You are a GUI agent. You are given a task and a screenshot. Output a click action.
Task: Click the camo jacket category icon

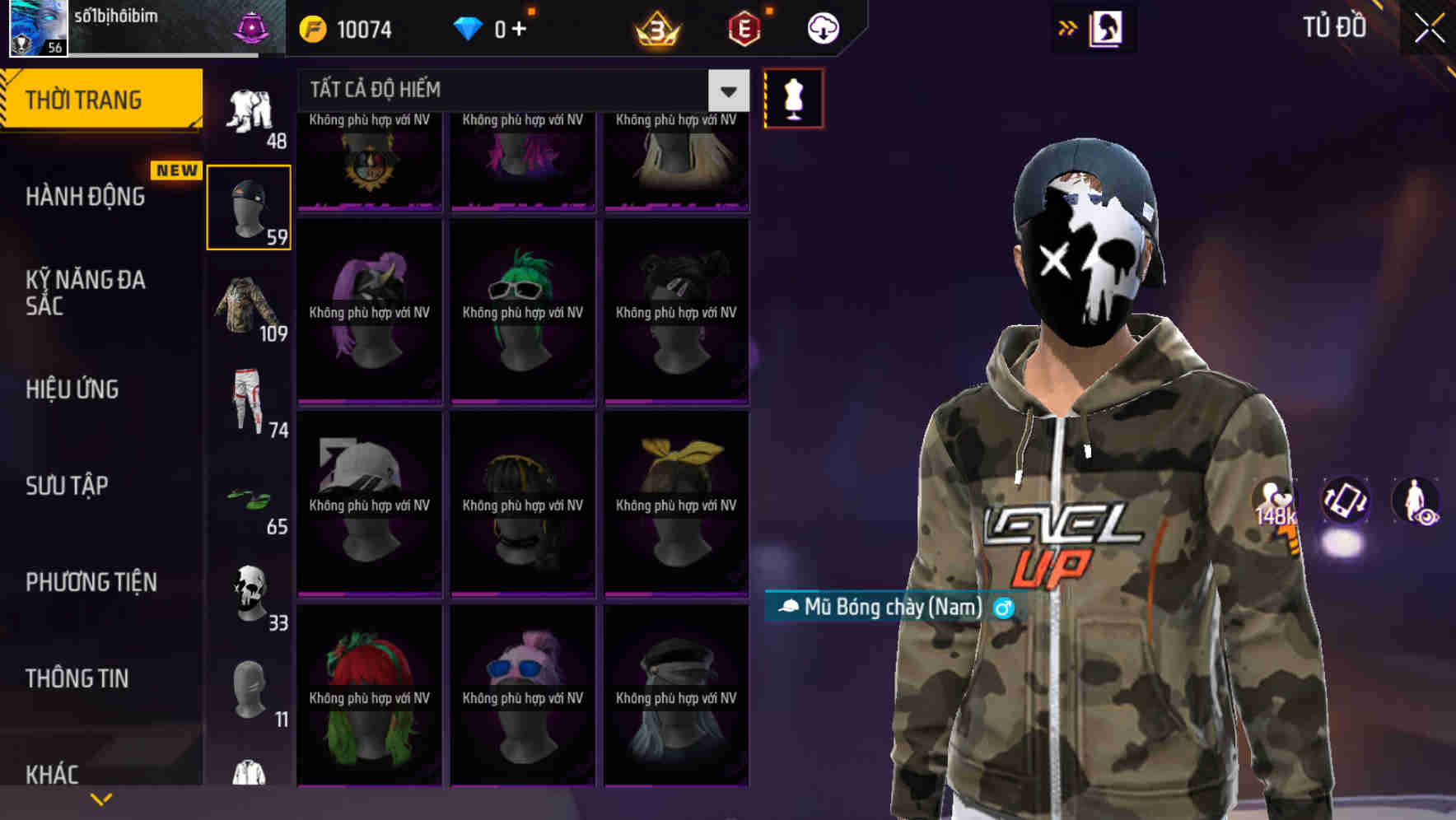[x=248, y=305]
